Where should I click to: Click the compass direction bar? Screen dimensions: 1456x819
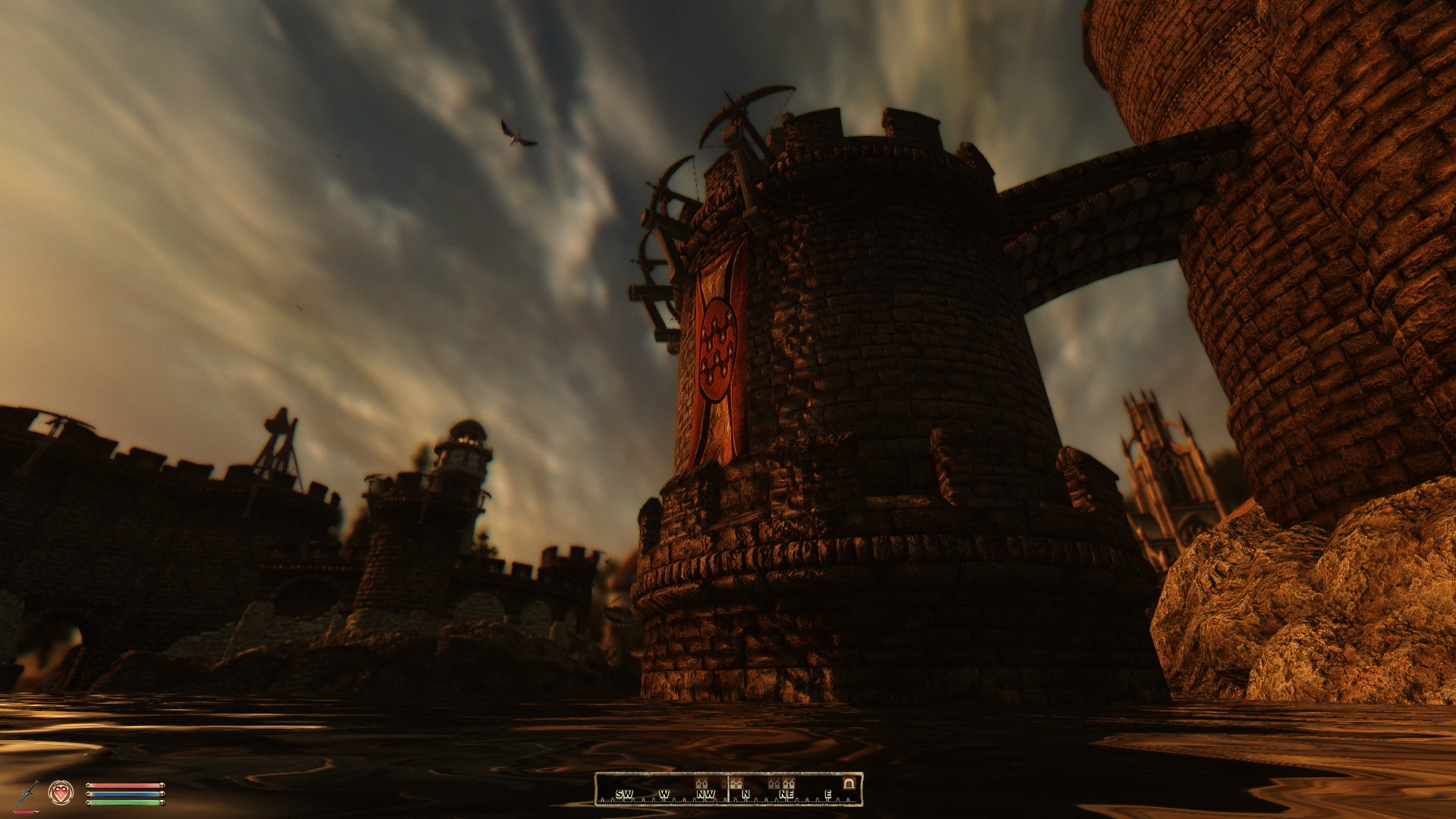pyautogui.click(x=728, y=789)
